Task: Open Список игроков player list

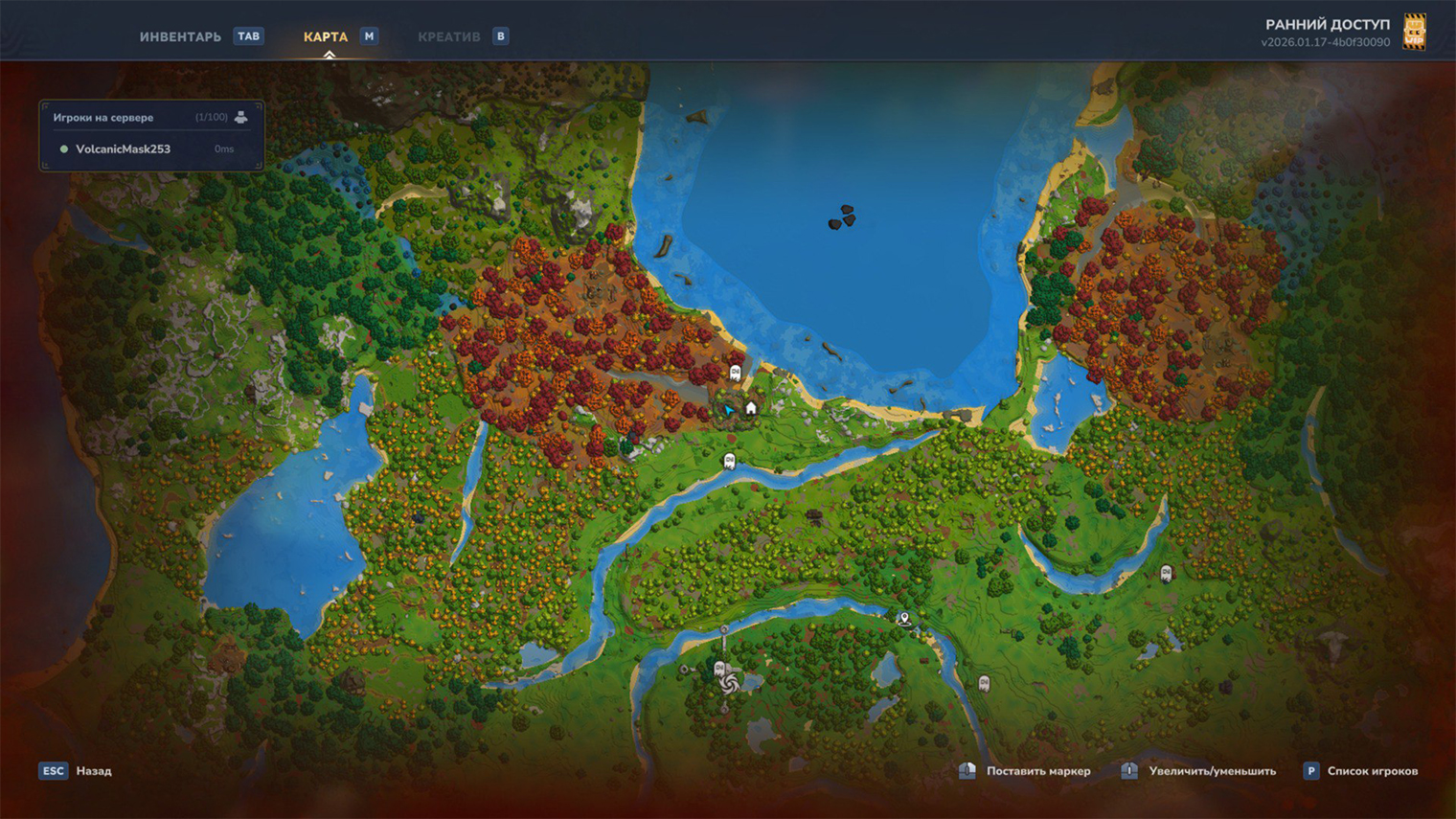Action: pos(1372,771)
